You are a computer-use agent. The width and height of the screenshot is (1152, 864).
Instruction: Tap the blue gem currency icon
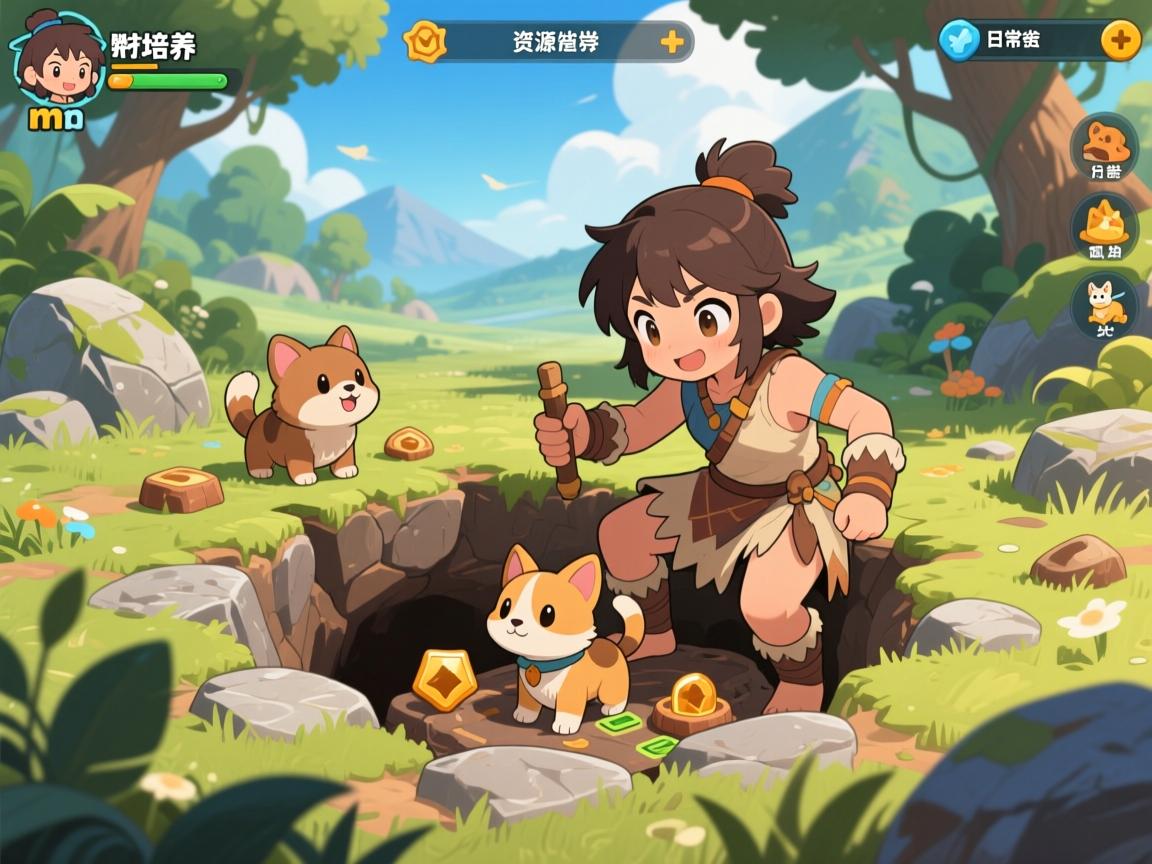pyautogui.click(x=959, y=41)
